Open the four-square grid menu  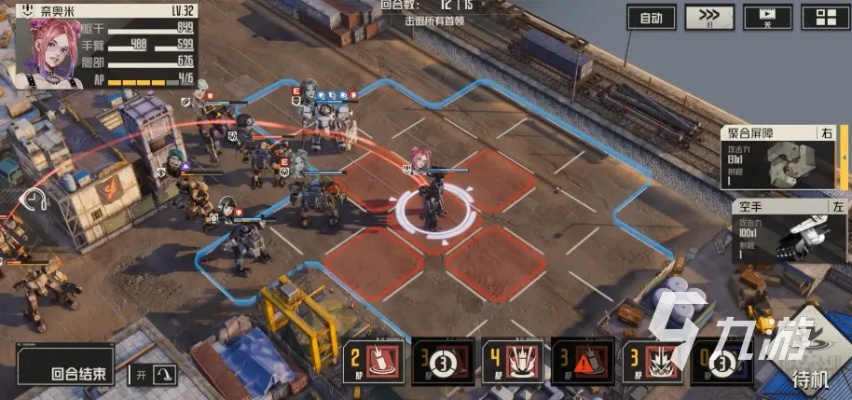[x=824, y=17]
